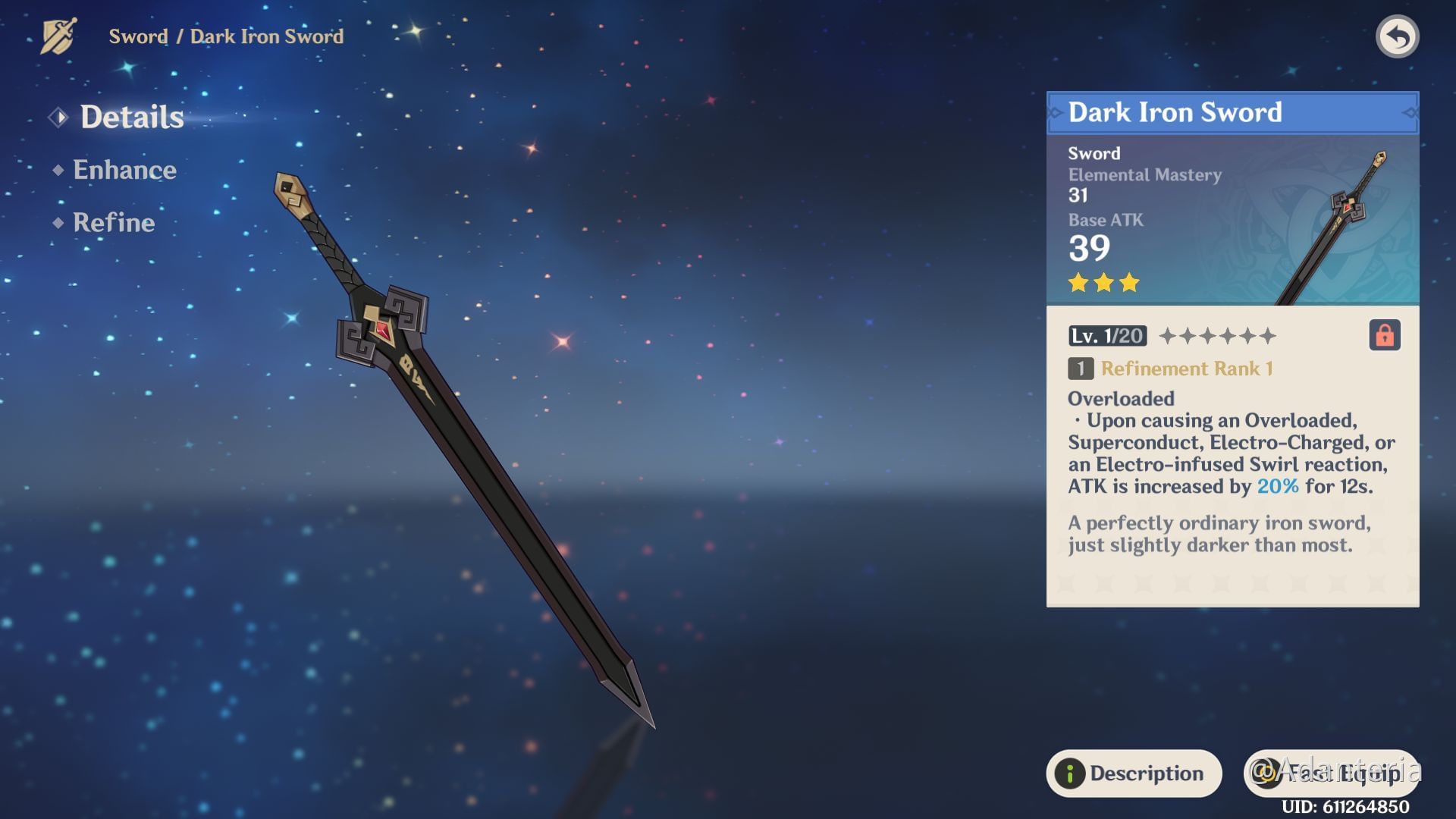Image resolution: width=1456 pixels, height=819 pixels.
Task: Switch to the Details tab
Action: pos(131,117)
